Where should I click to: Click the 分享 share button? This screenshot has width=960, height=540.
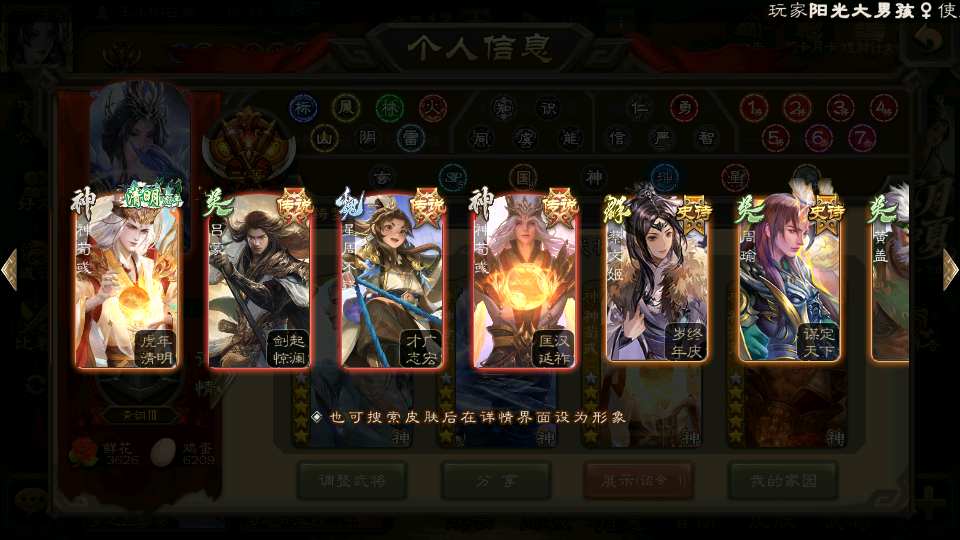(496, 481)
